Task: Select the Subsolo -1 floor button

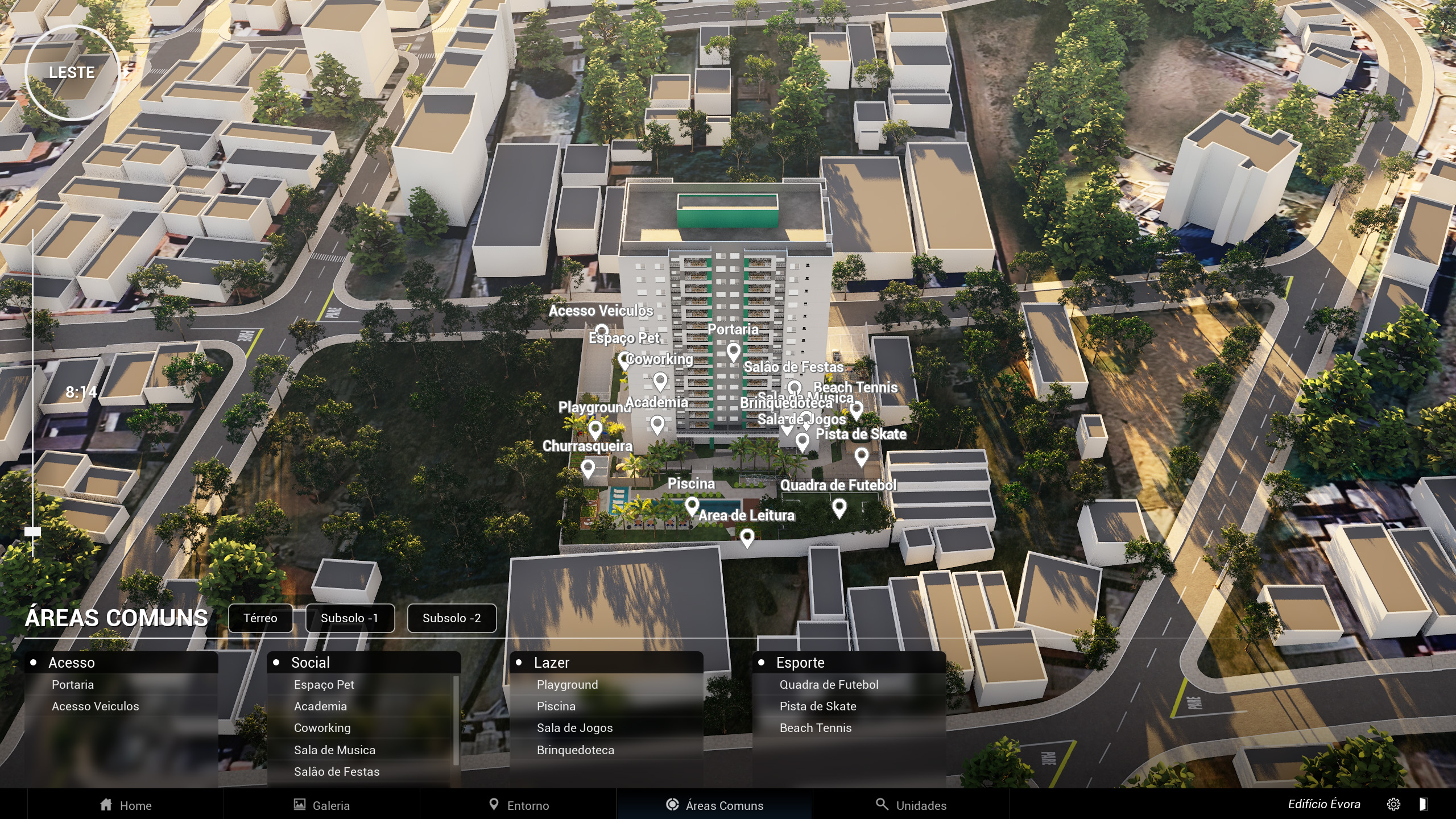Action: tap(349, 618)
